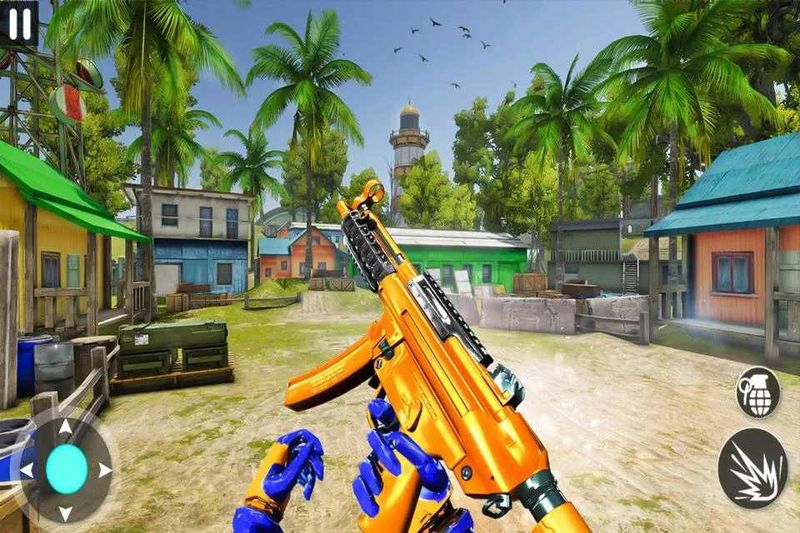Tap the cyan center of the movement joystick
The image size is (800, 533).
(x=67, y=469)
